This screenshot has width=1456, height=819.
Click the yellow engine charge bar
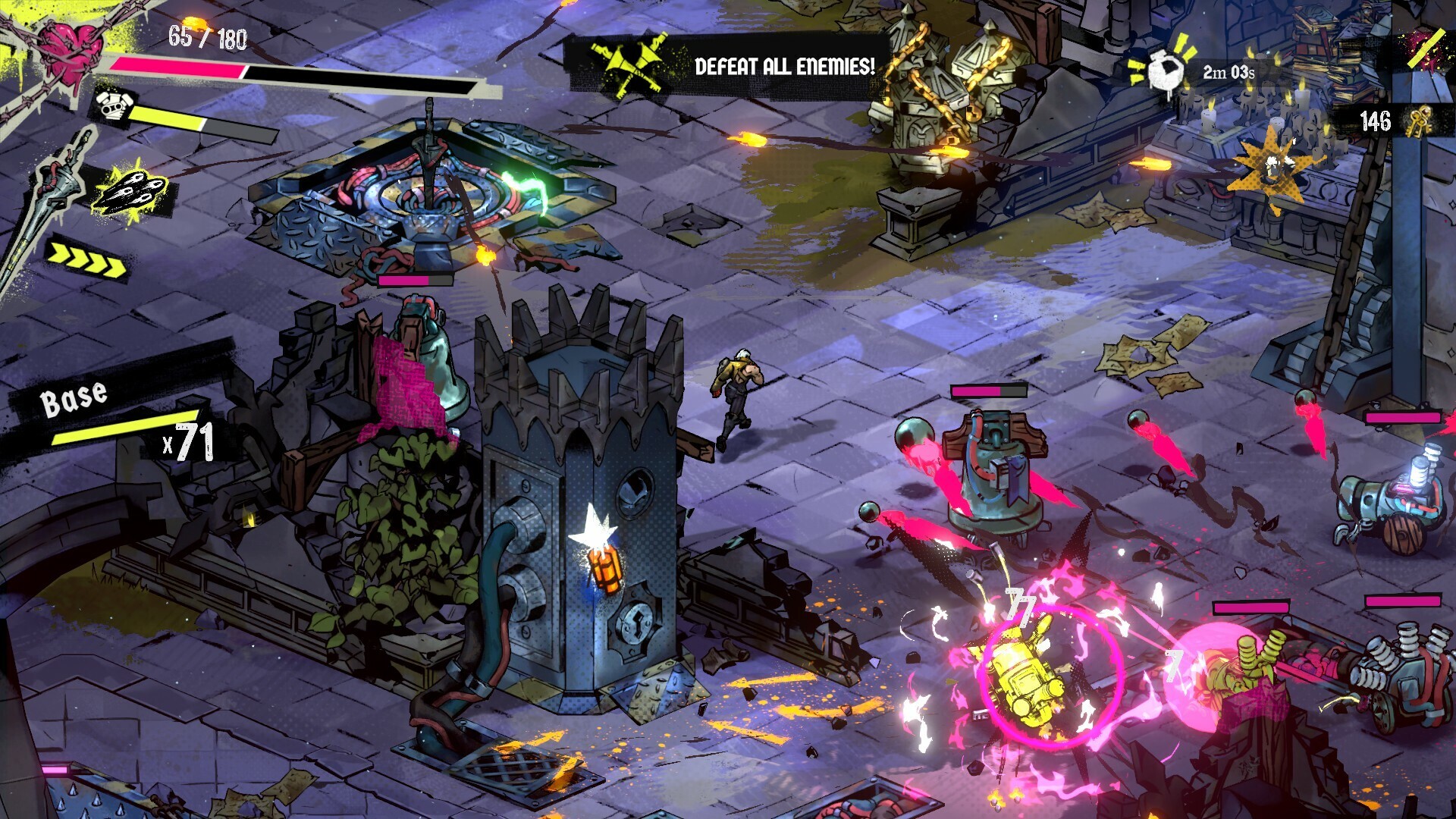[167, 118]
